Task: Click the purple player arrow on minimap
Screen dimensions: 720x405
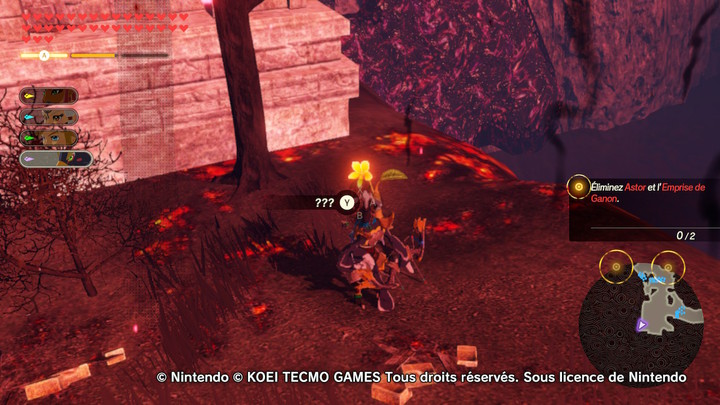Action: coord(642,325)
